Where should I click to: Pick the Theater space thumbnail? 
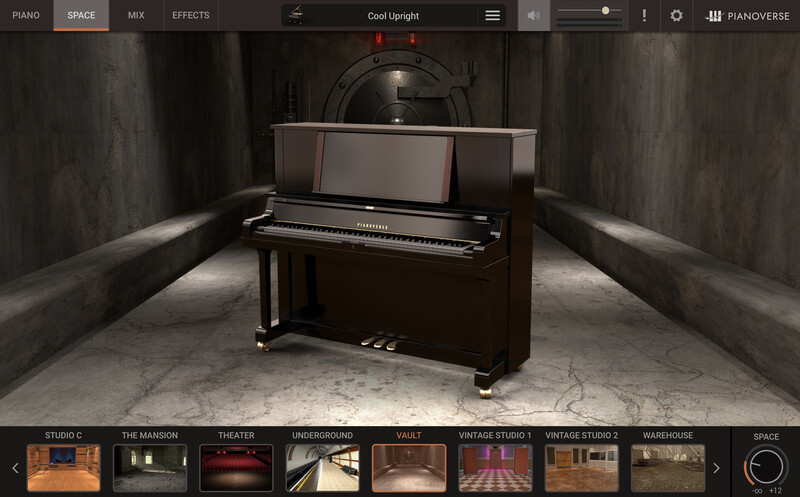click(x=236, y=467)
